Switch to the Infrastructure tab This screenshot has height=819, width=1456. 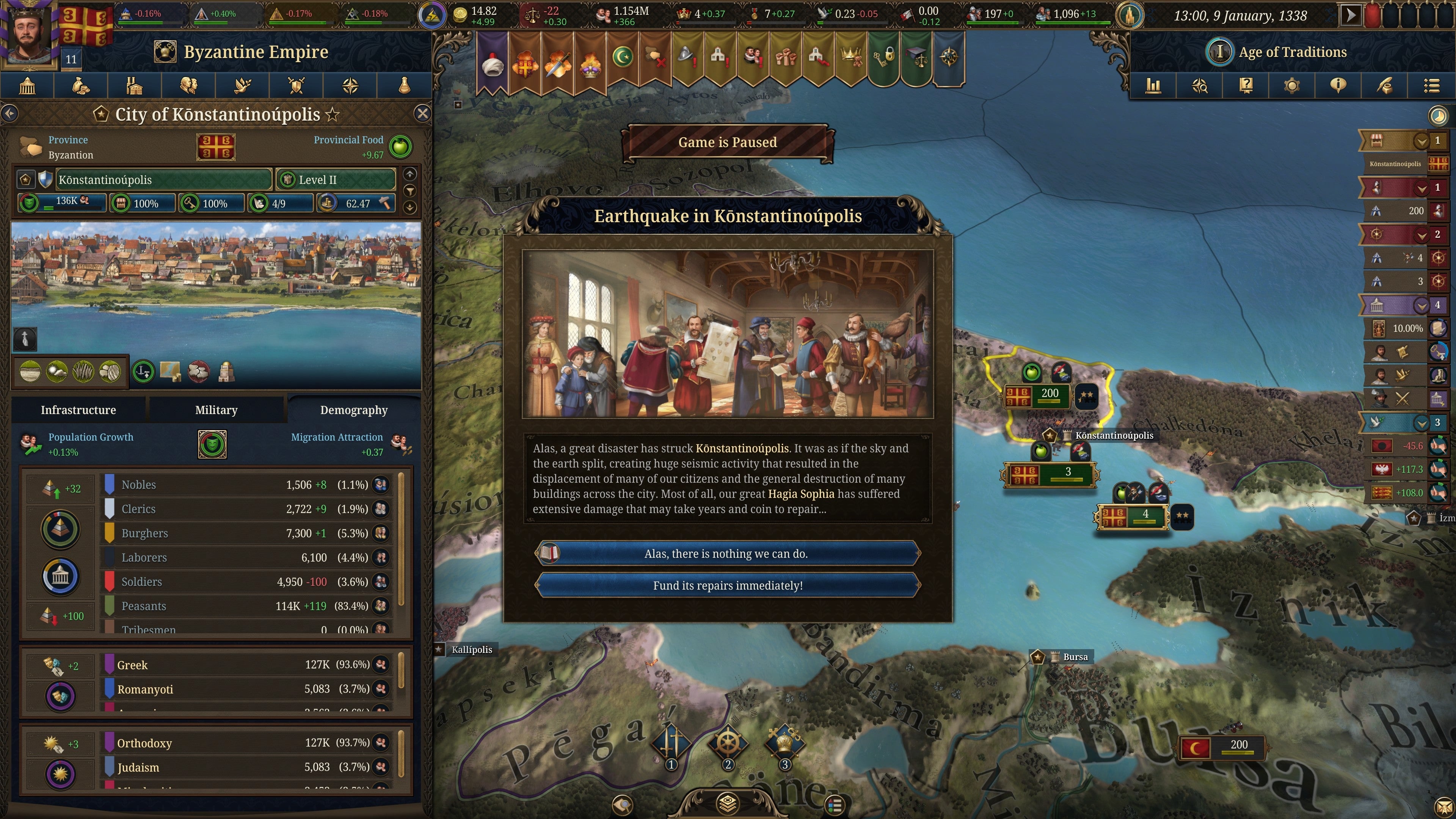point(77,410)
